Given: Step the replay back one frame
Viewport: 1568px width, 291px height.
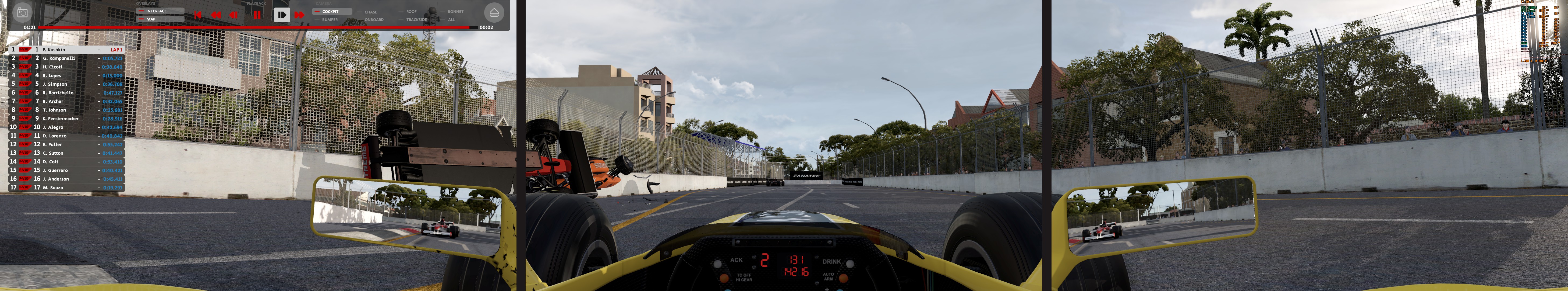Looking at the screenshot, I should tap(234, 15).
